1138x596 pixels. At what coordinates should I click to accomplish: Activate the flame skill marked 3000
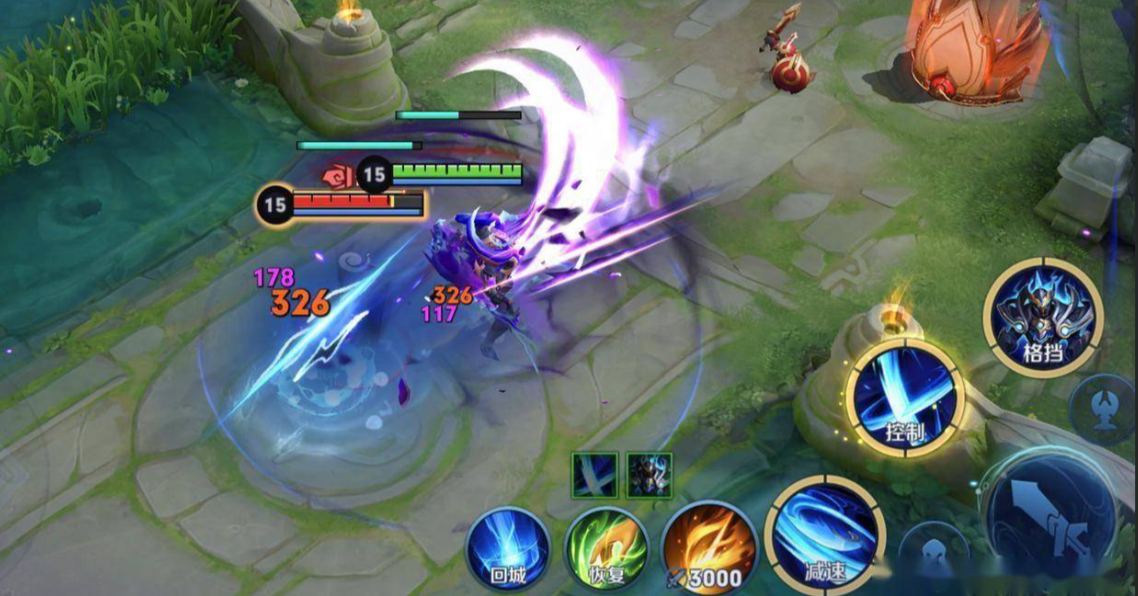point(709,548)
